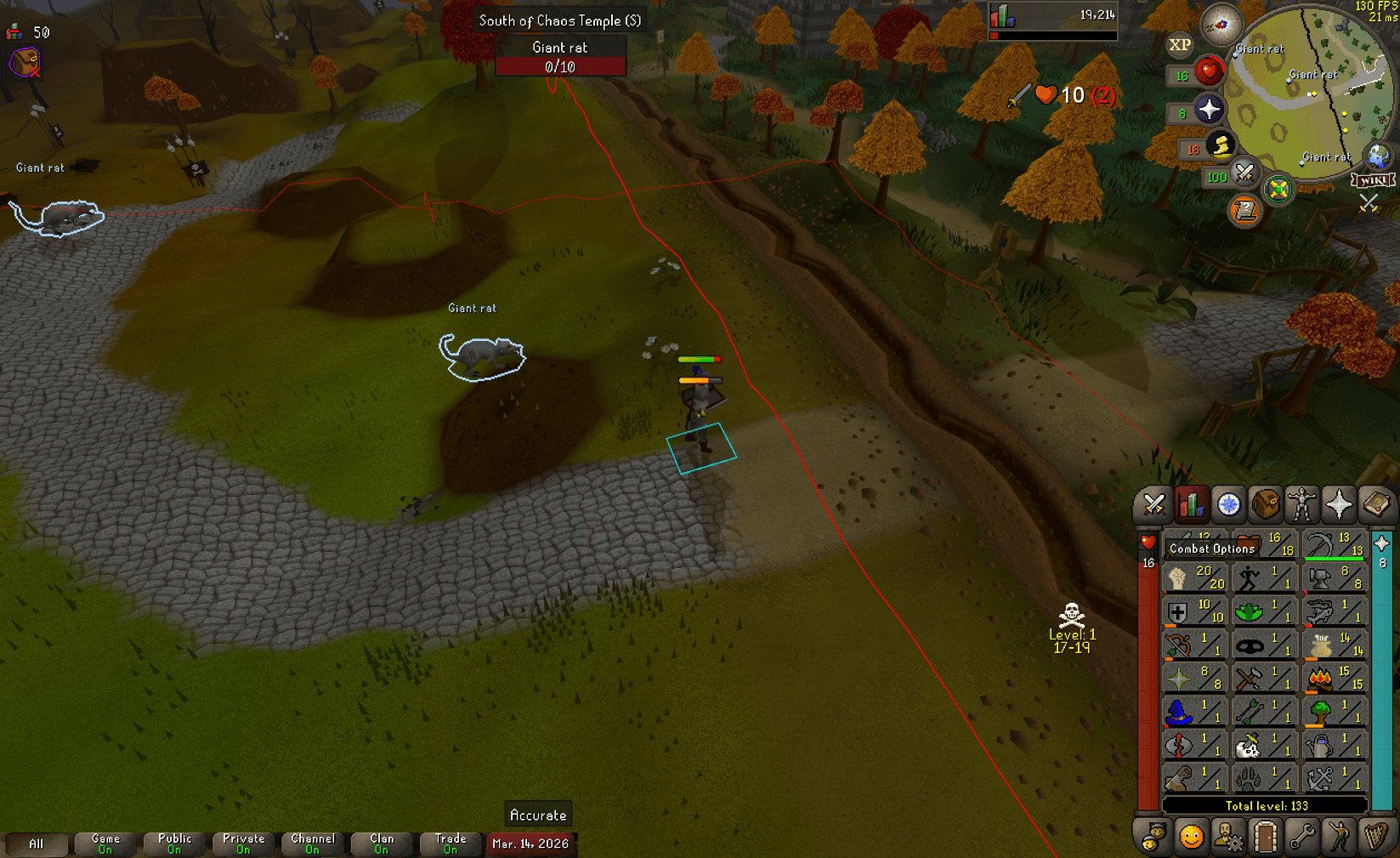Open the Worn Equipment tab
The image size is (1400, 858).
pos(1303,504)
